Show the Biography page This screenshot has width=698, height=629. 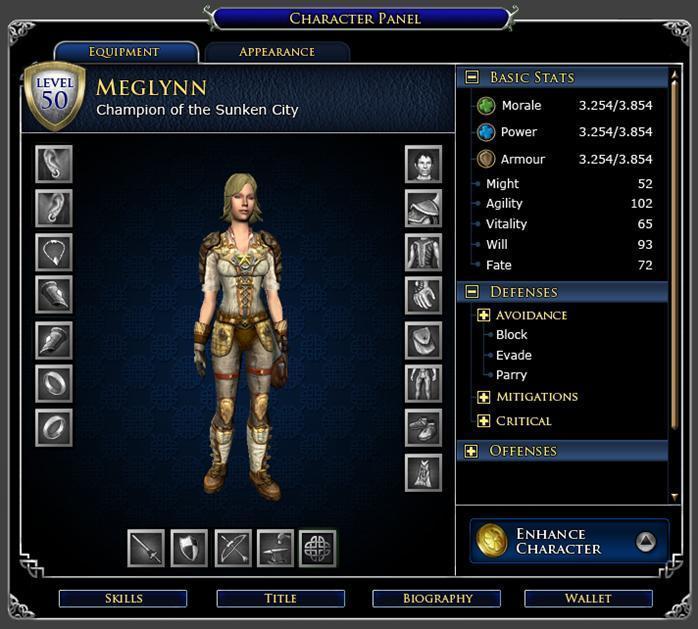(x=437, y=598)
